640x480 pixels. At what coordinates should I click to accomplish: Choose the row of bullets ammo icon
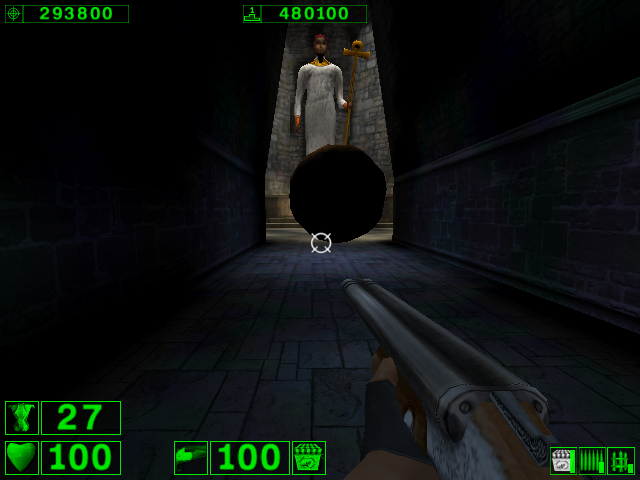point(592,461)
